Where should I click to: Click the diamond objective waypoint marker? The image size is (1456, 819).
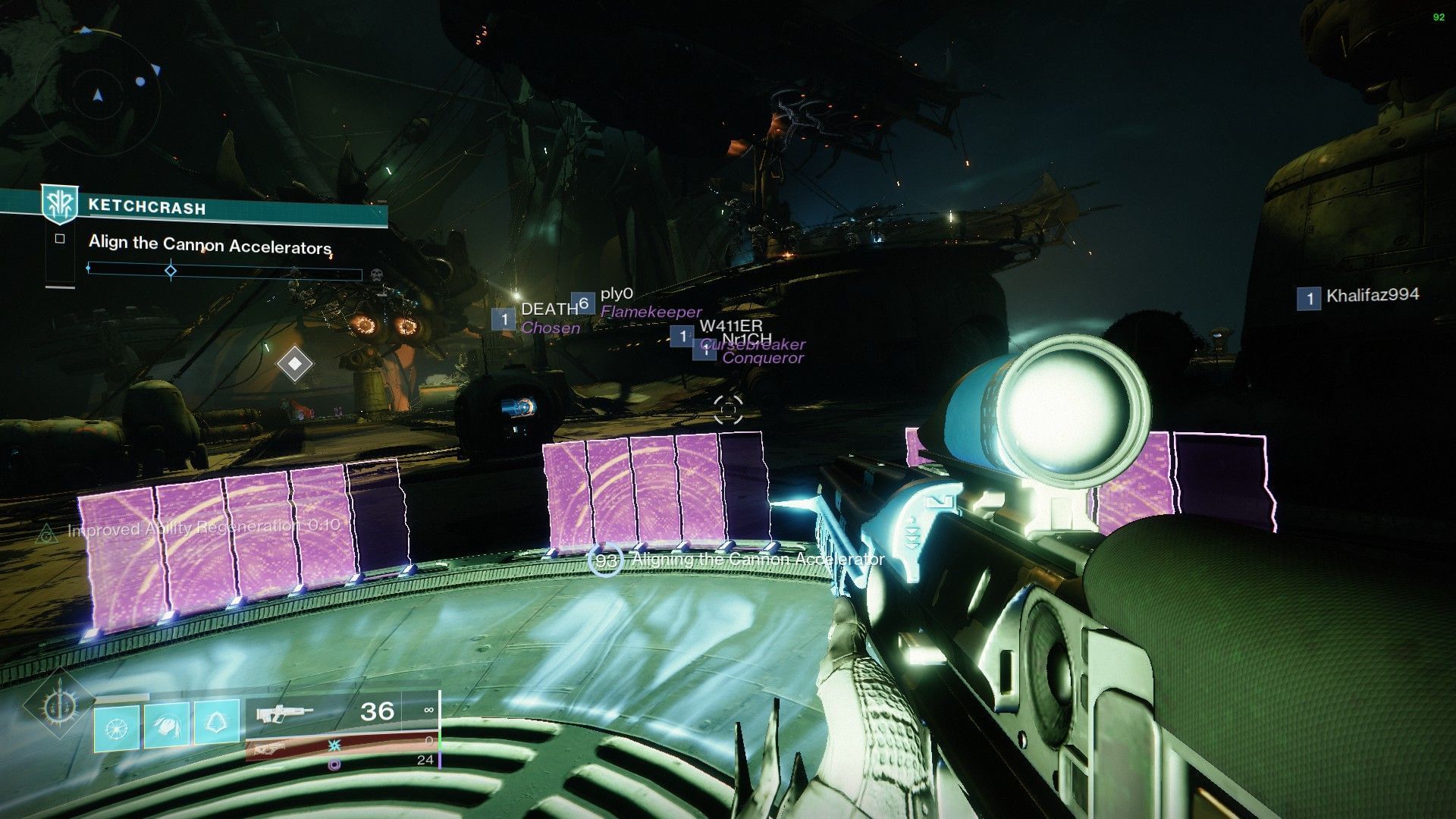click(x=296, y=363)
